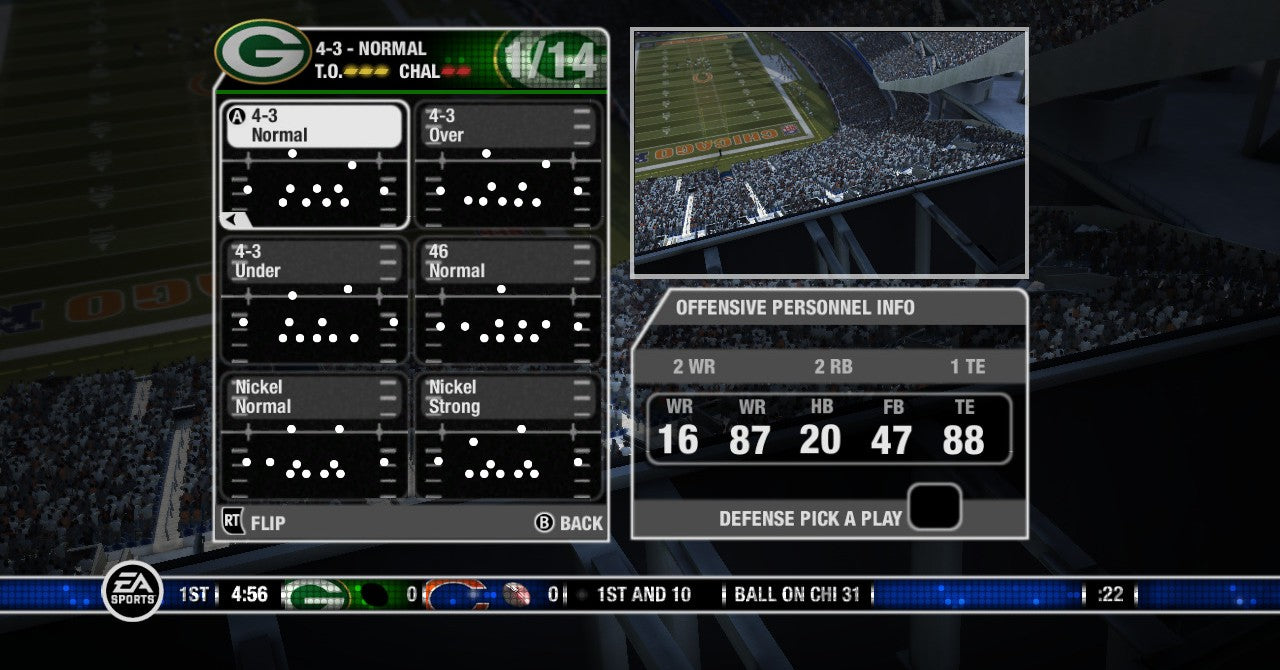The height and width of the screenshot is (670, 1280).
Task: Go back using the Back option
Action: pos(569,523)
